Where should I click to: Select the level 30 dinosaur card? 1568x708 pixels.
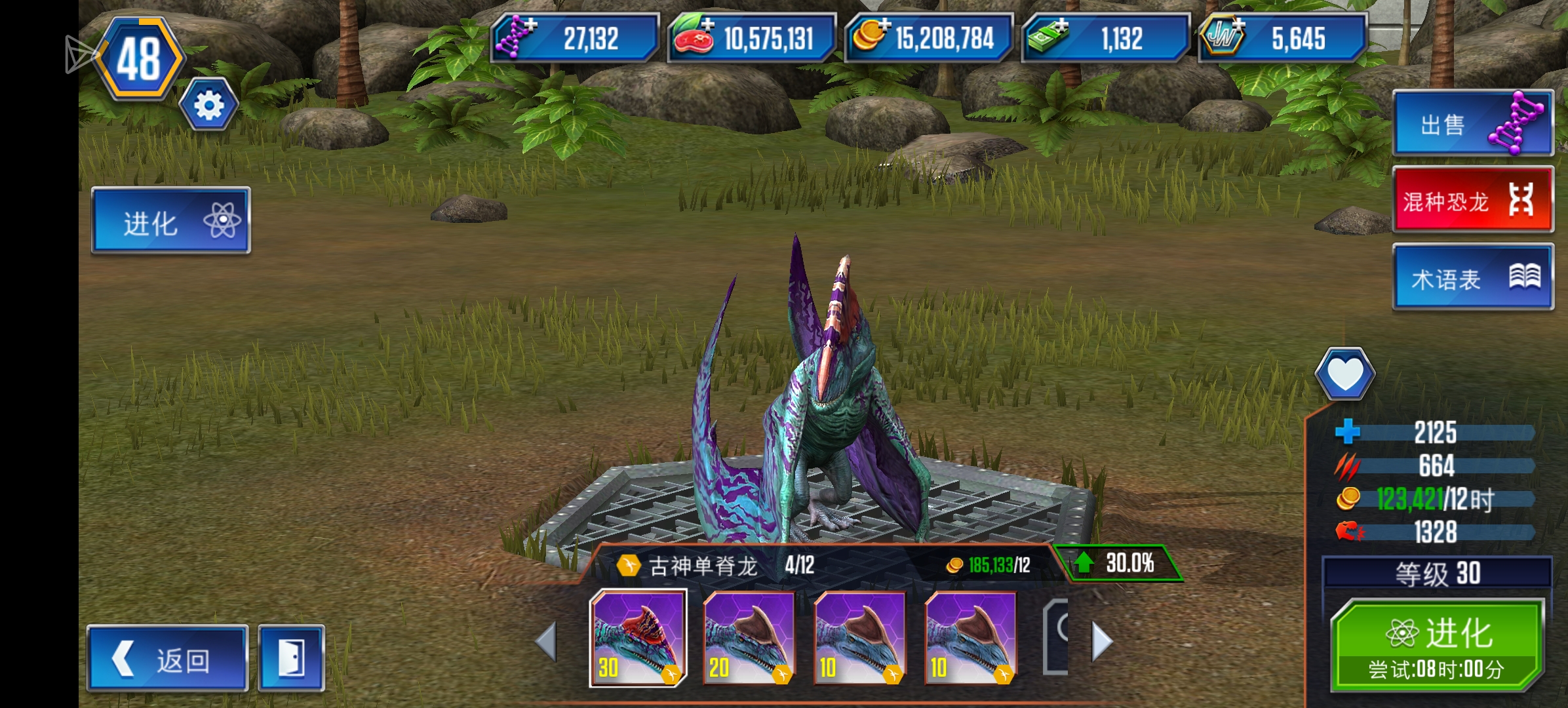pos(638,638)
